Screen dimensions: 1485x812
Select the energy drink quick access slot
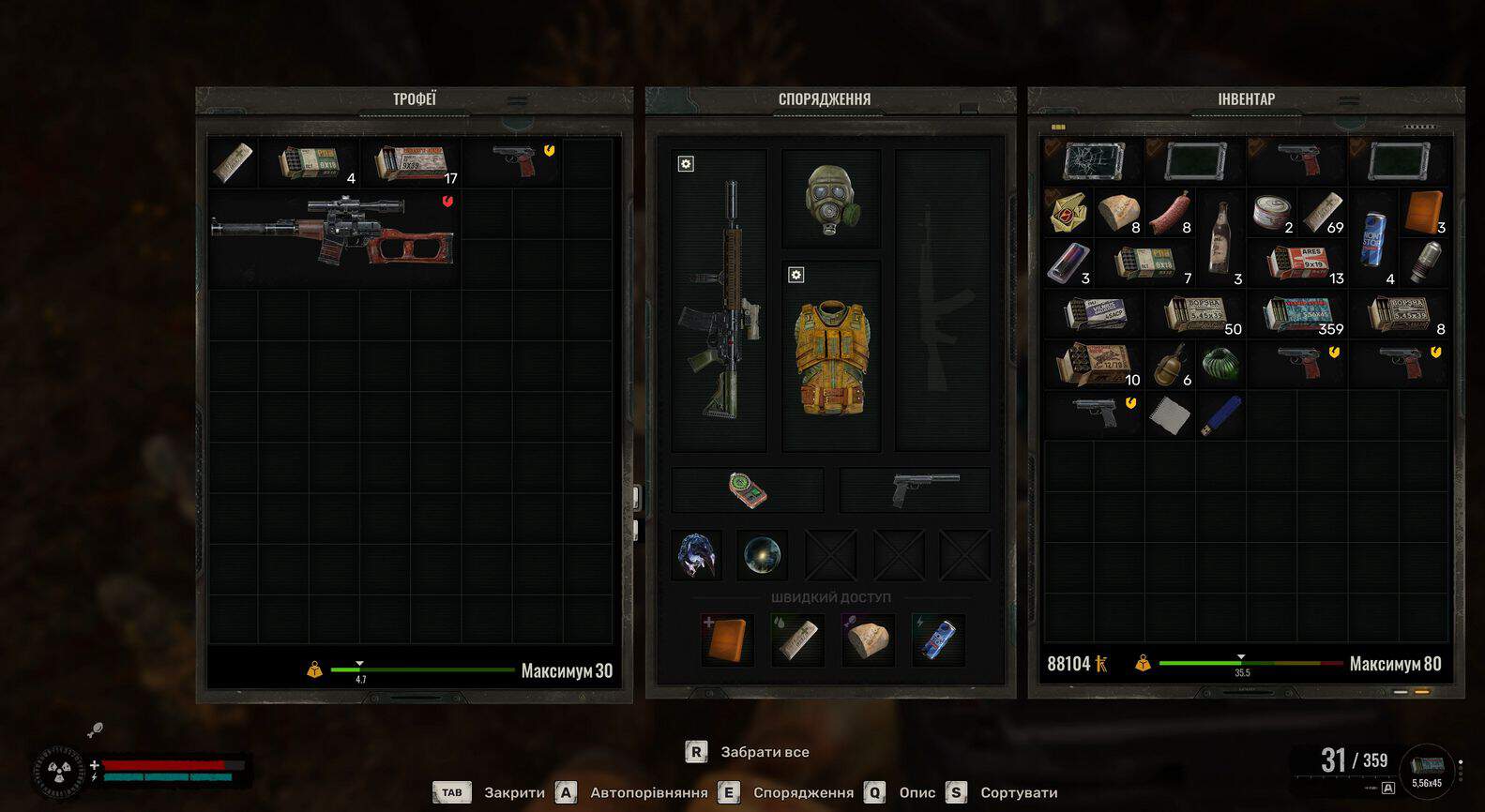coord(938,639)
